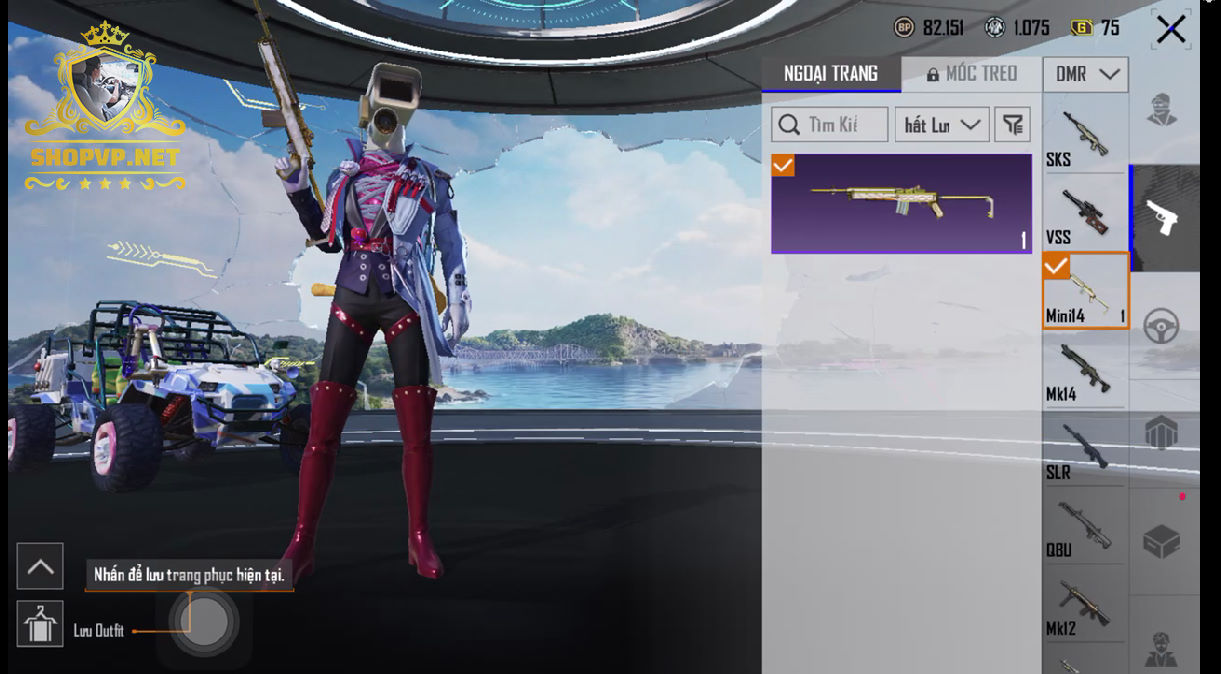Viewport: 1221px width, 674px height.
Task: Open the locked Móc Treo tab
Action: 971,74
